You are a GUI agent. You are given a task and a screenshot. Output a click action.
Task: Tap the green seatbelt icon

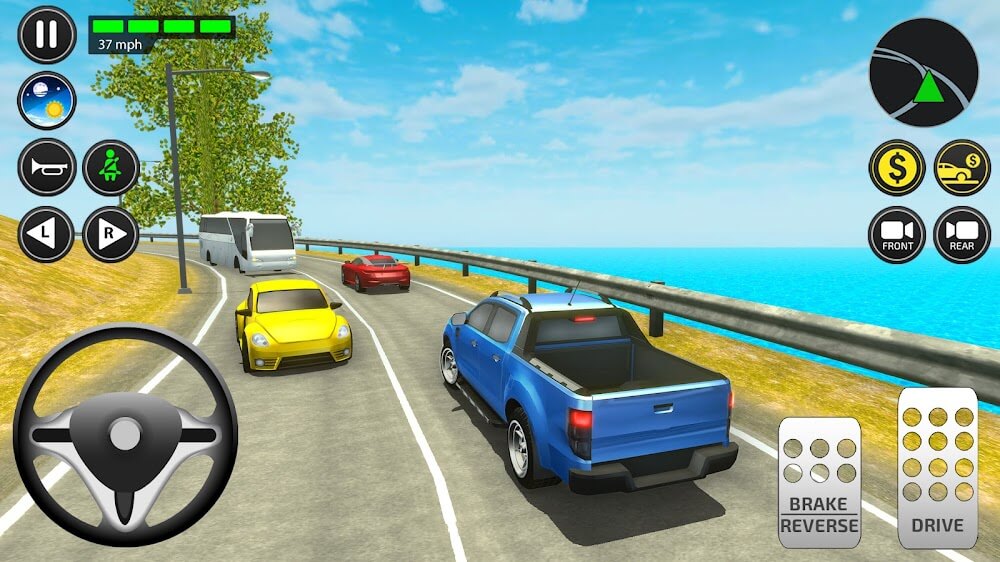click(x=110, y=167)
